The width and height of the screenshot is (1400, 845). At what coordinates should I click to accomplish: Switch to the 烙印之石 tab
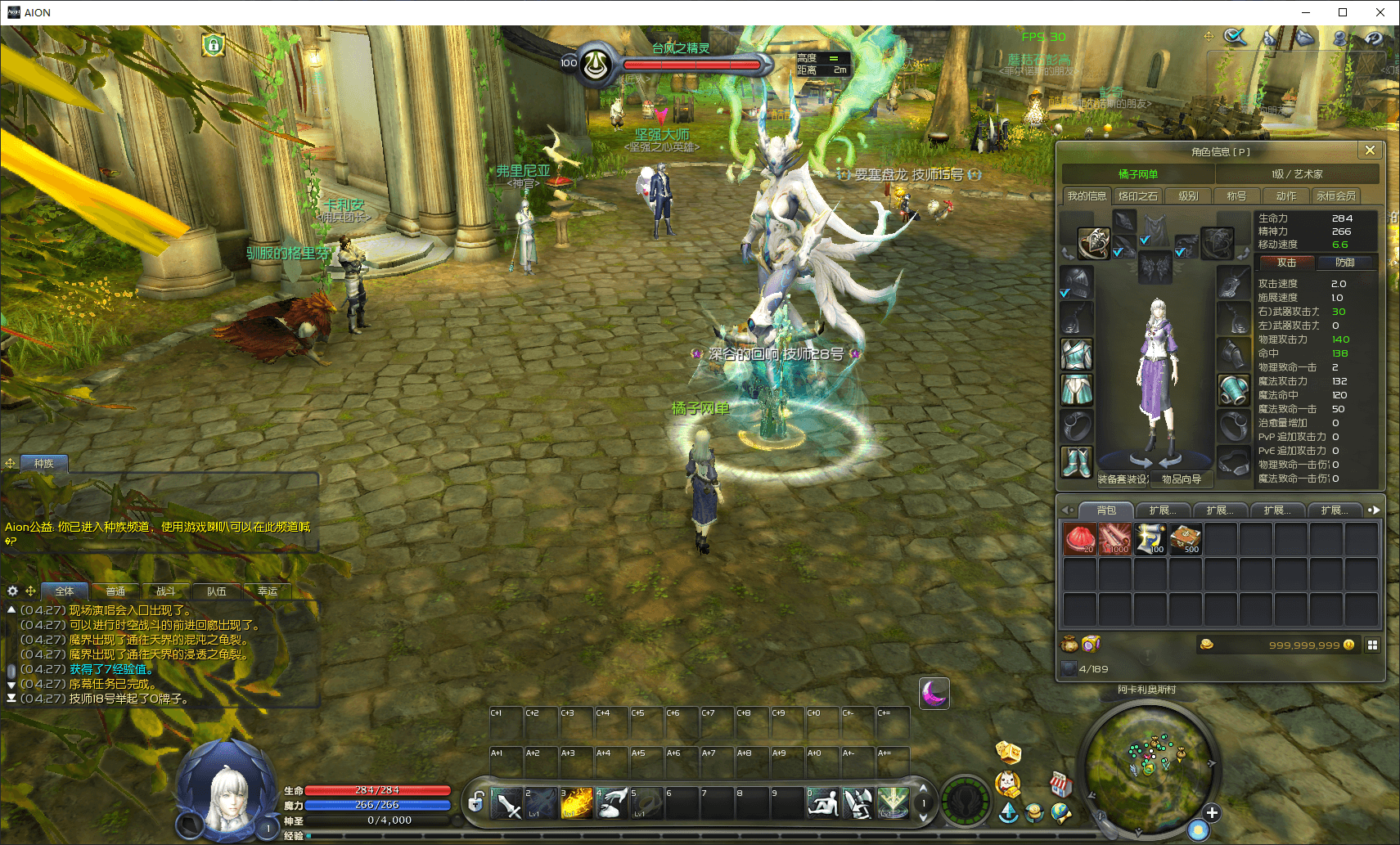[x=1138, y=196]
